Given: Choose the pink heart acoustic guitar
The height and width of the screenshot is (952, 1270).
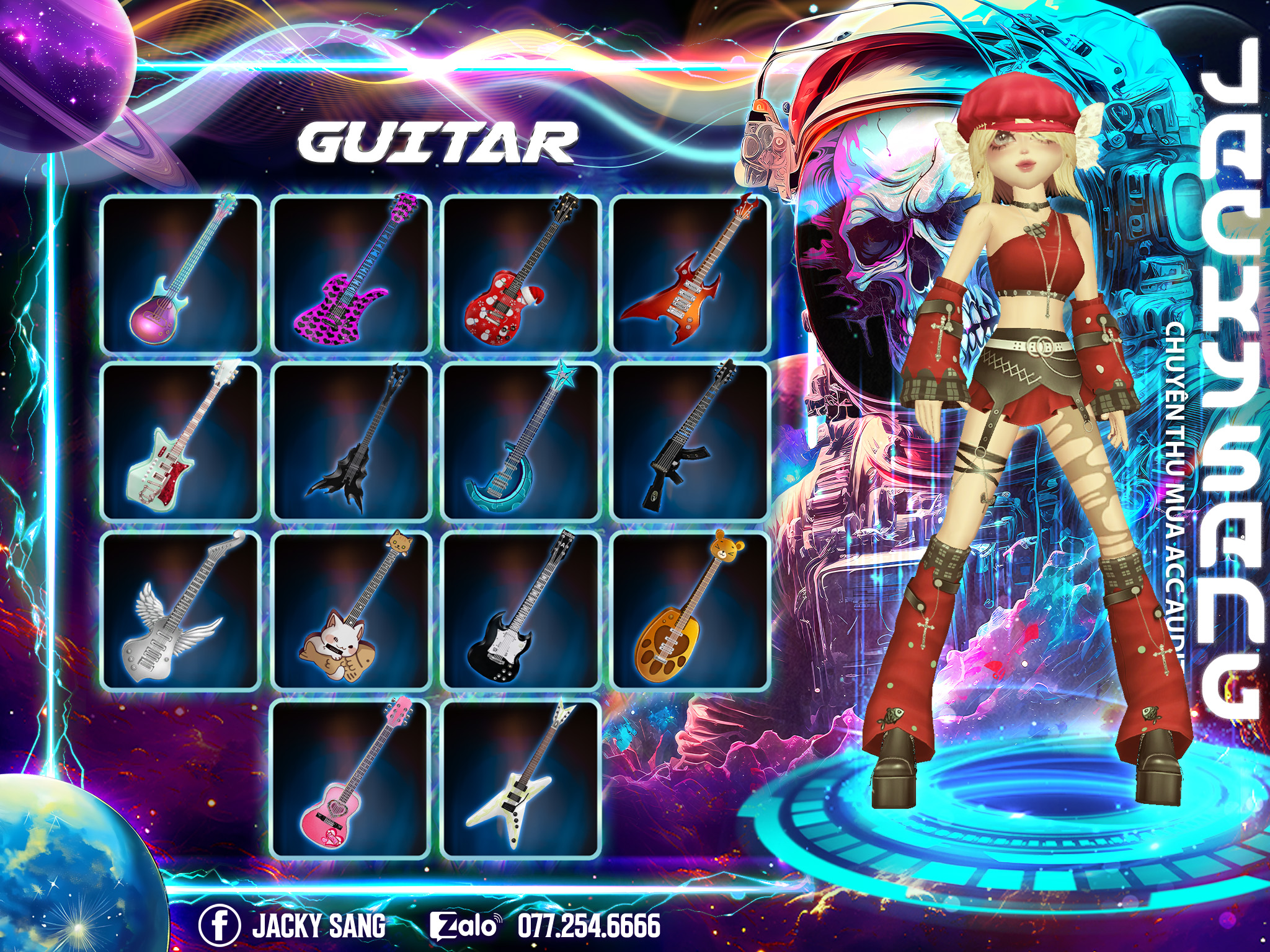Looking at the screenshot, I should (351, 778).
